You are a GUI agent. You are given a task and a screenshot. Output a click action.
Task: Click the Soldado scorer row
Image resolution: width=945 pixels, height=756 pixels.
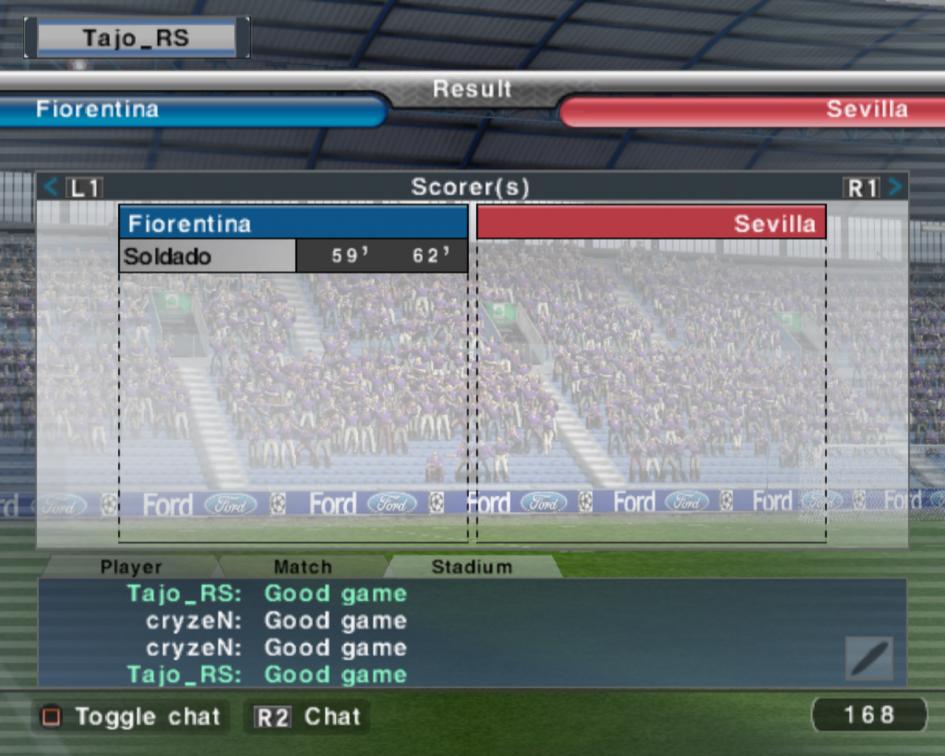tap(293, 256)
